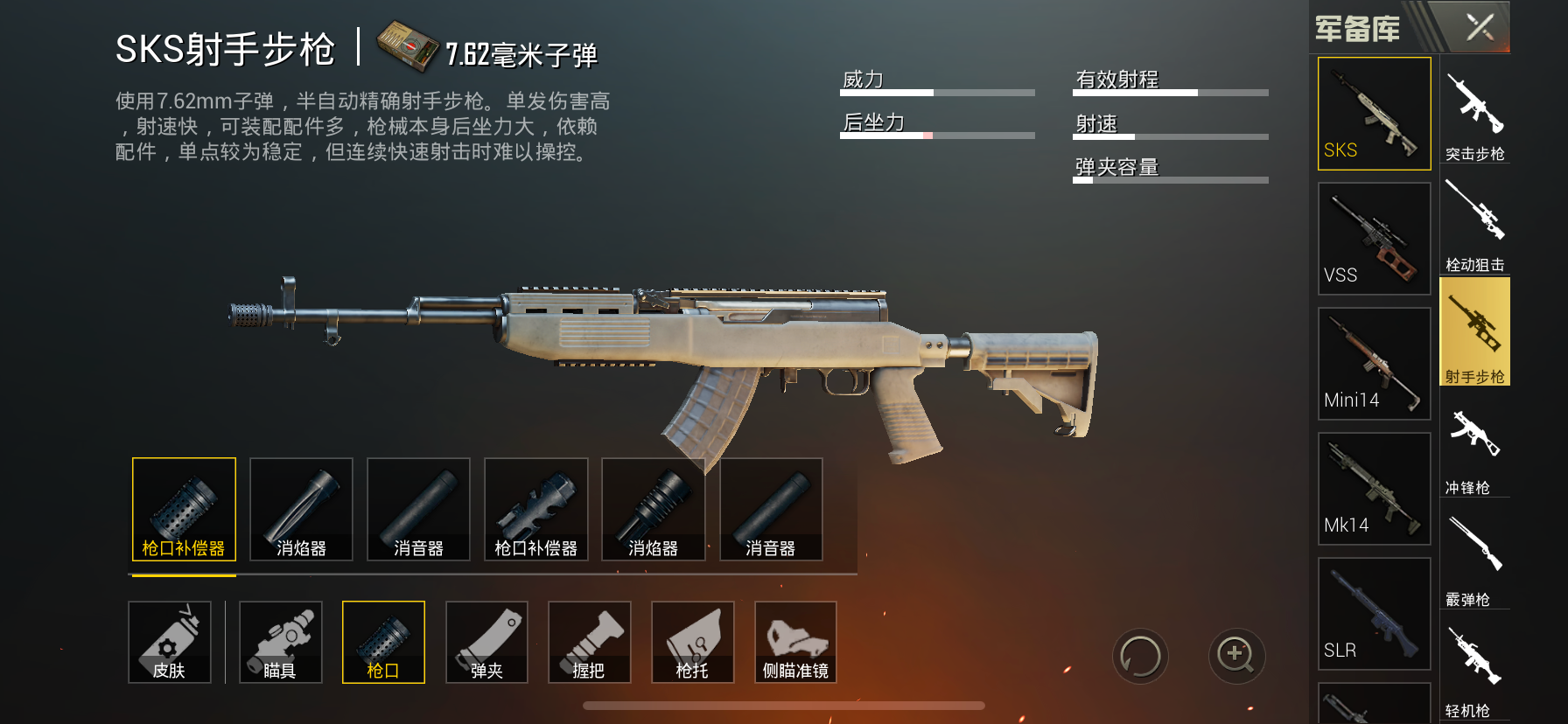Click the rotate weapon button

(1140, 656)
